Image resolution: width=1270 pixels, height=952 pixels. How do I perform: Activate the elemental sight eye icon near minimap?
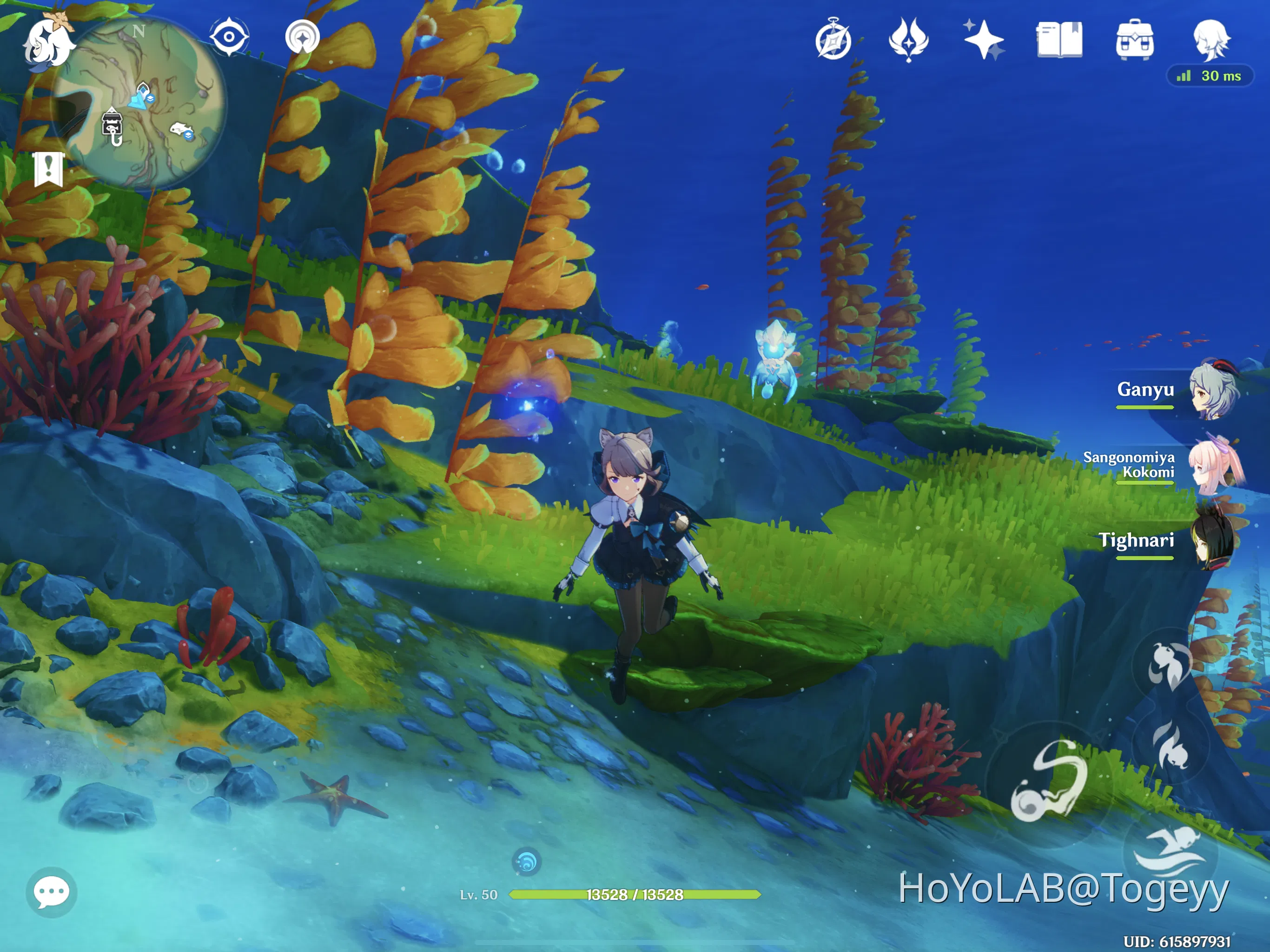click(230, 36)
